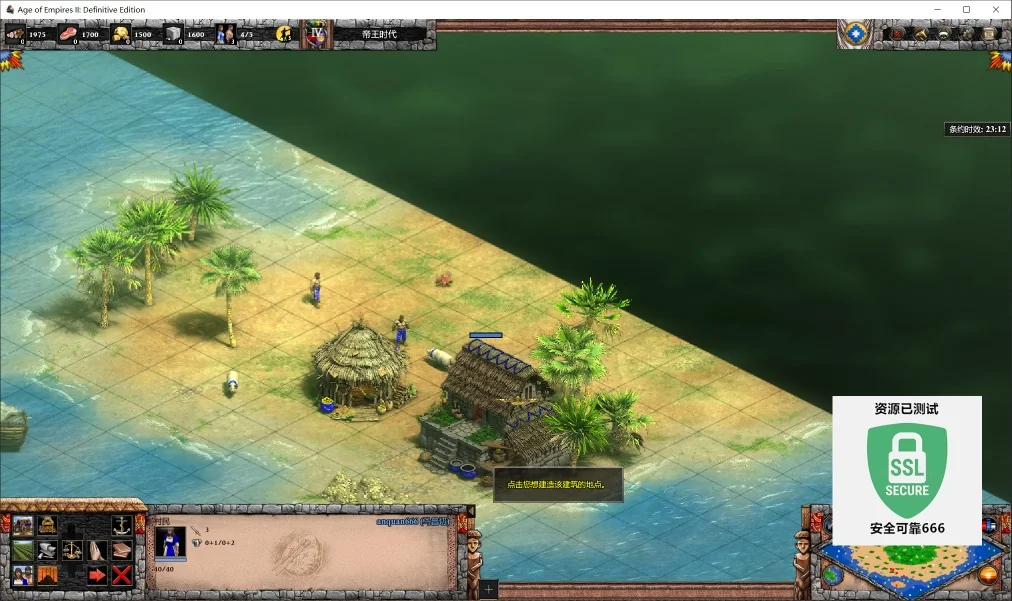Select the villager portrait in info panel
1012x601 pixels.
tap(170, 543)
